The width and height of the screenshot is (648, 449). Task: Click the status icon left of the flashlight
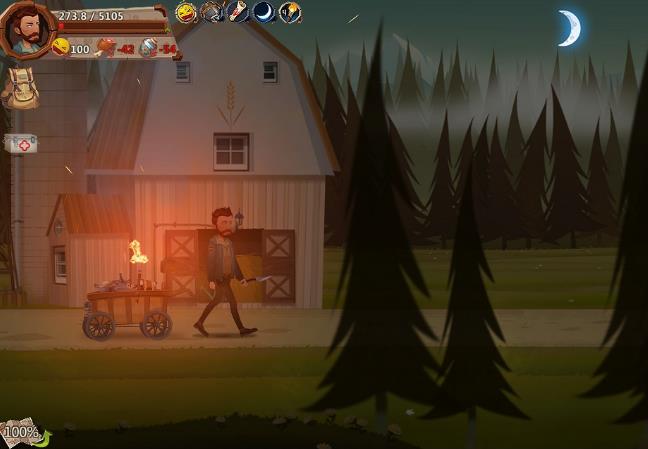tap(212, 12)
